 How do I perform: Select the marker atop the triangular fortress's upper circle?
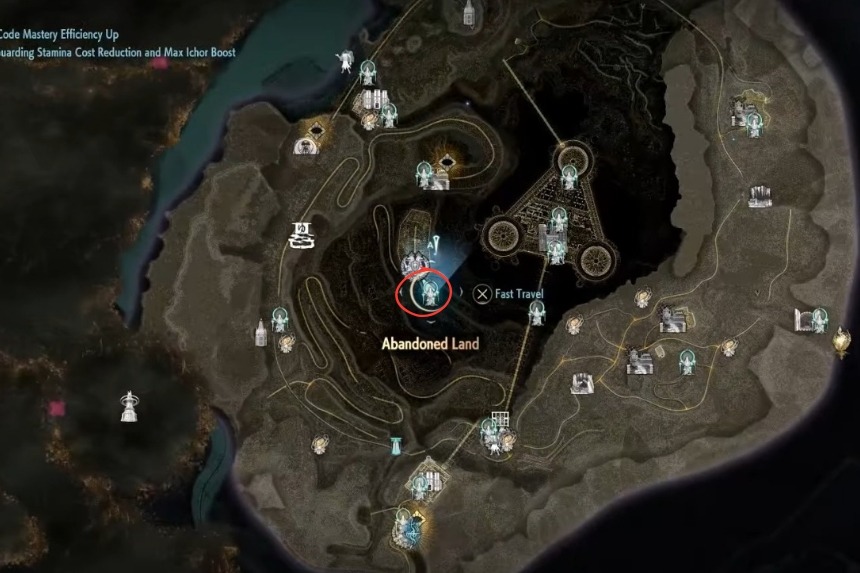pos(569,176)
